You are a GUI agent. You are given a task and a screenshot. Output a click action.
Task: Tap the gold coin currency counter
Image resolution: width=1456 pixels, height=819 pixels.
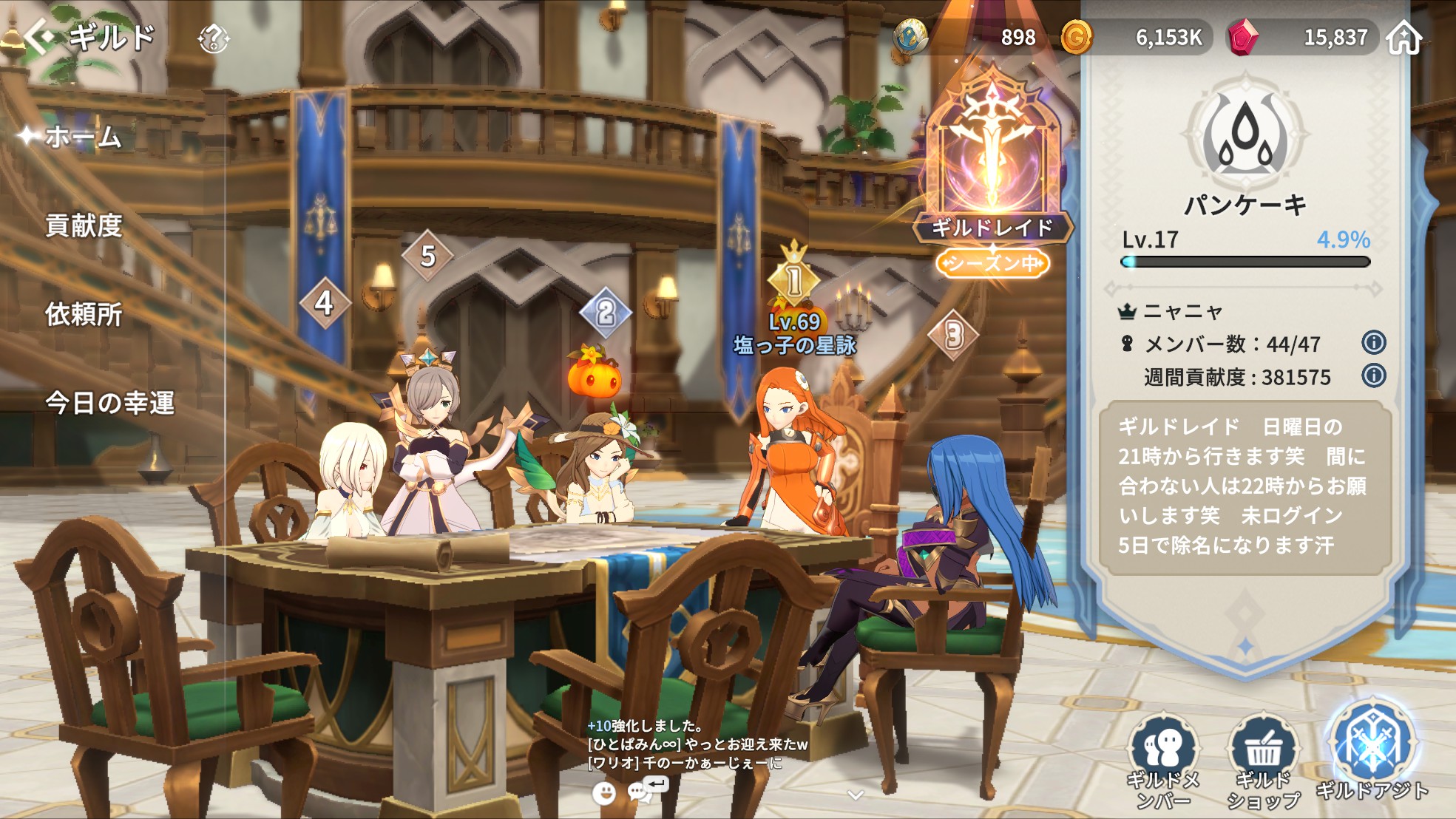point(1135,37)
